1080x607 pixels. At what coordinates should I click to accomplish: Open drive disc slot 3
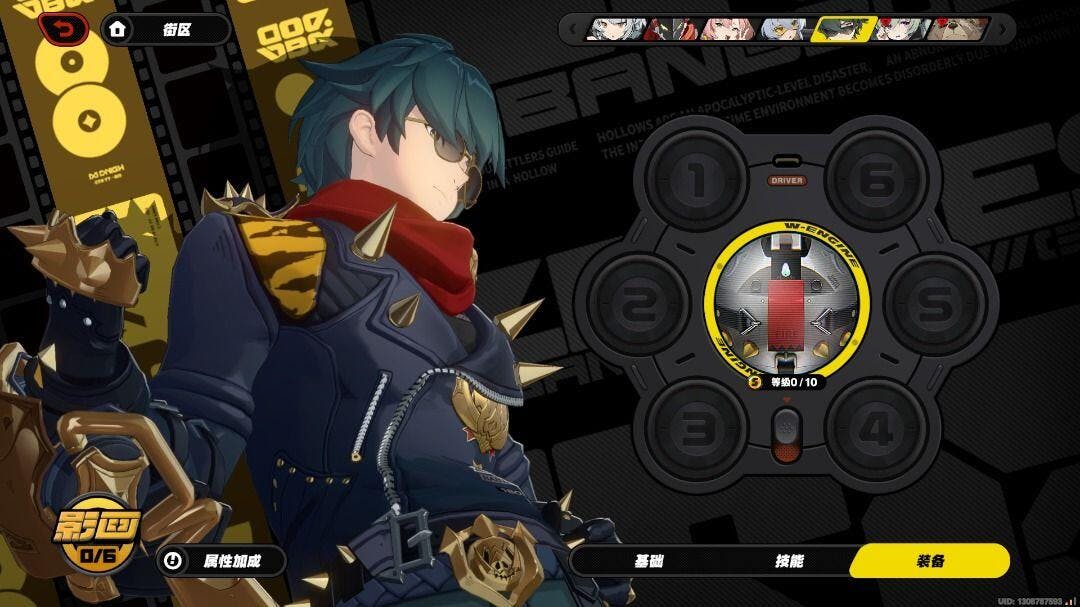click(x=696, y=430)
